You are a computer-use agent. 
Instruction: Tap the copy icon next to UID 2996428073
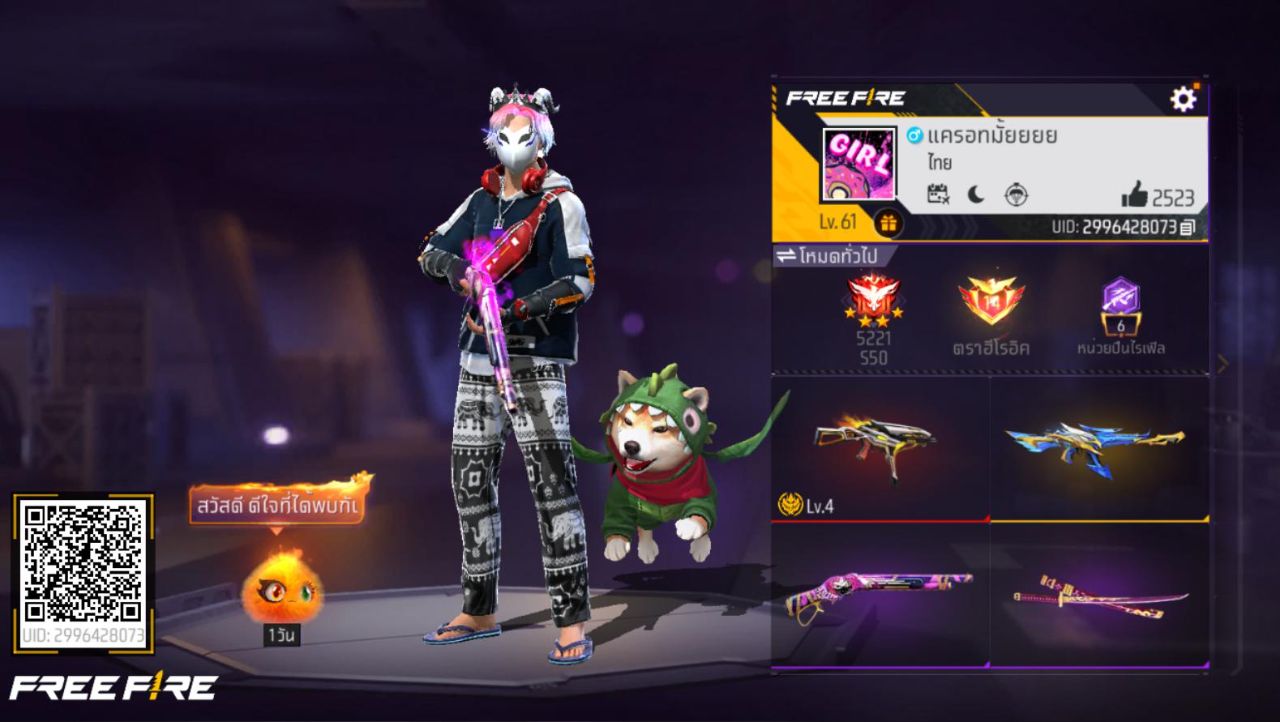click(1190, 225)
